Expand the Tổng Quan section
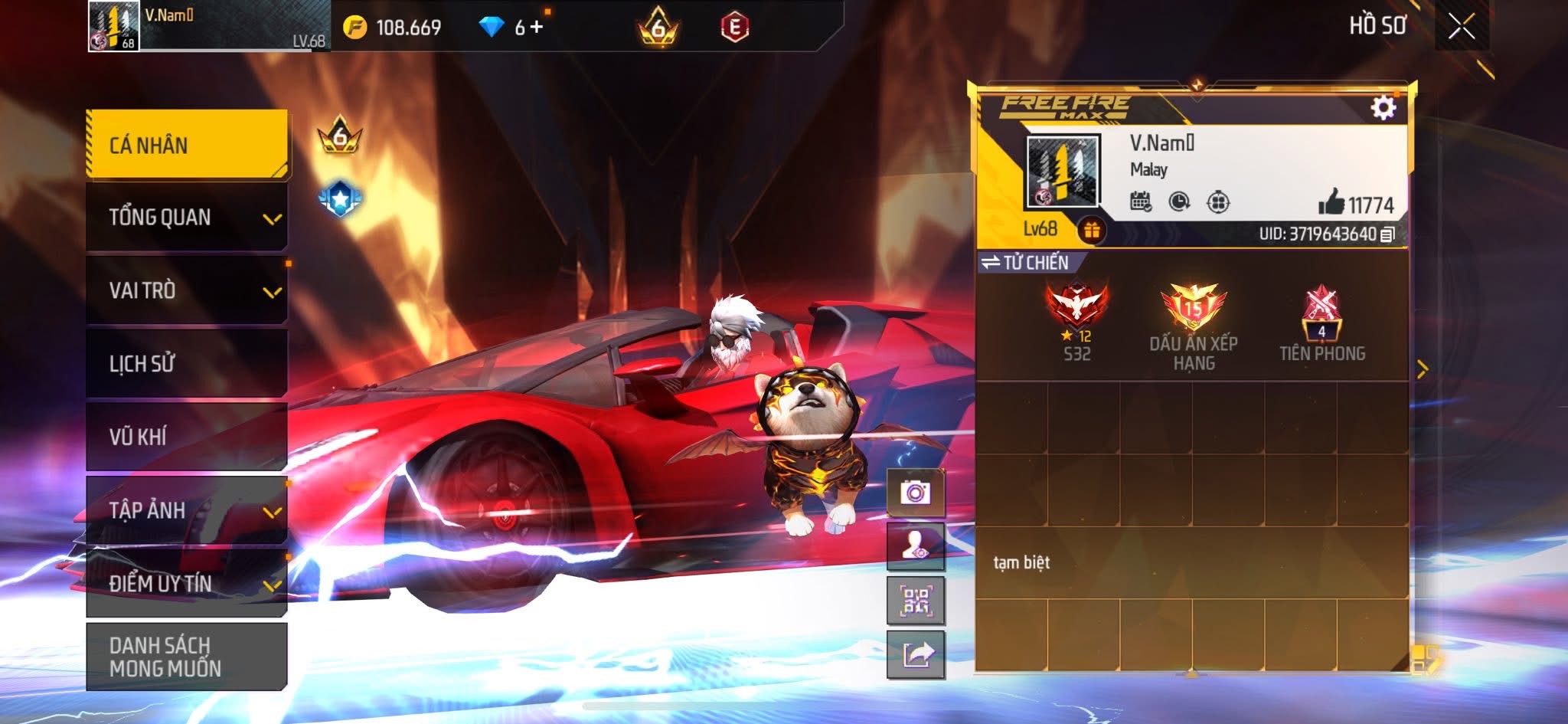The width and height of the screenshot is (1568, 724). pyautogui.click(x=187, y=218)
